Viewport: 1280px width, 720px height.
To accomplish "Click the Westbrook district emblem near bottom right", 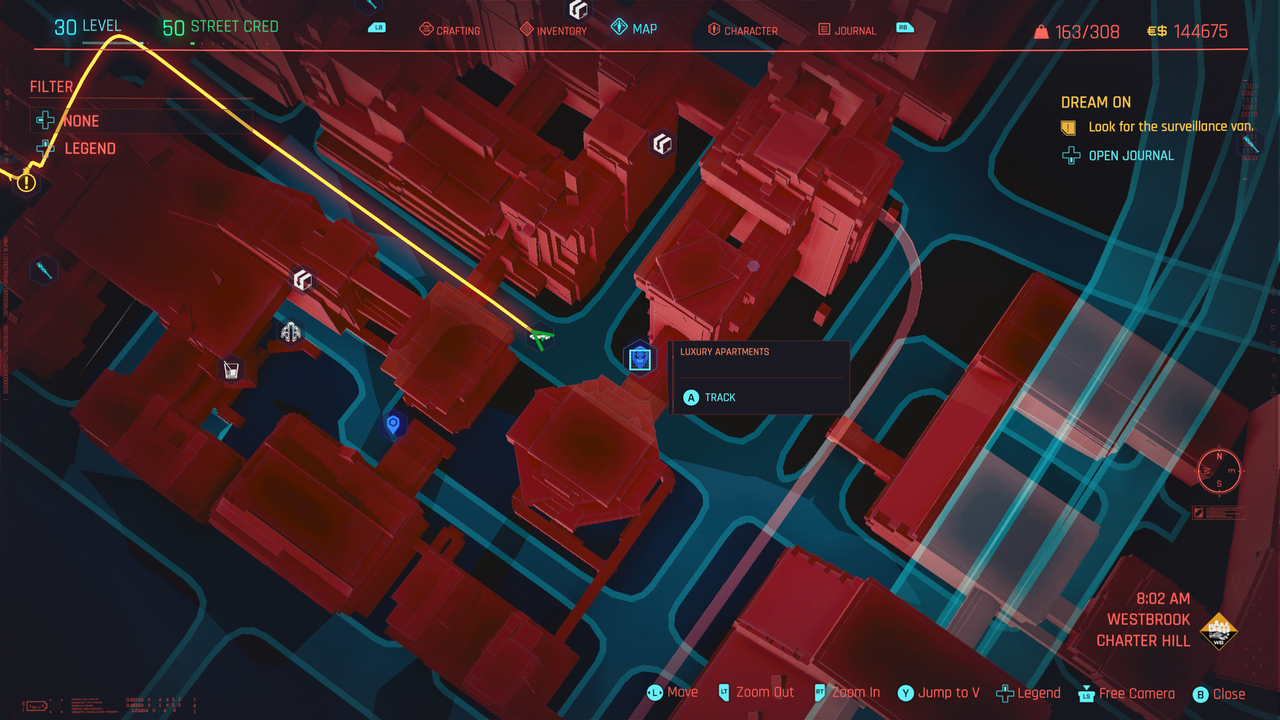I will [1218, 631].
